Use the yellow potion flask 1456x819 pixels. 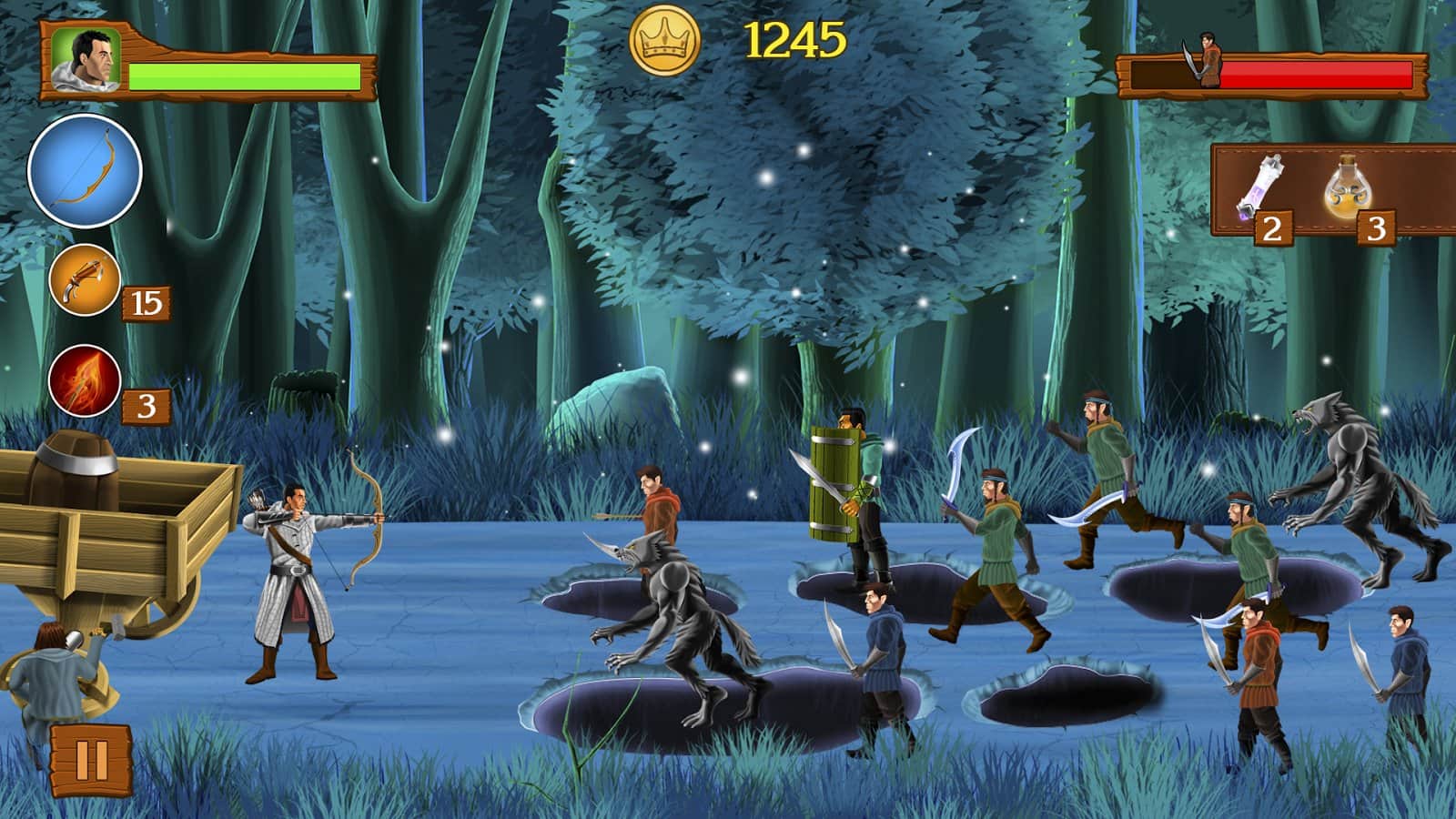[x=1350, y=187]
